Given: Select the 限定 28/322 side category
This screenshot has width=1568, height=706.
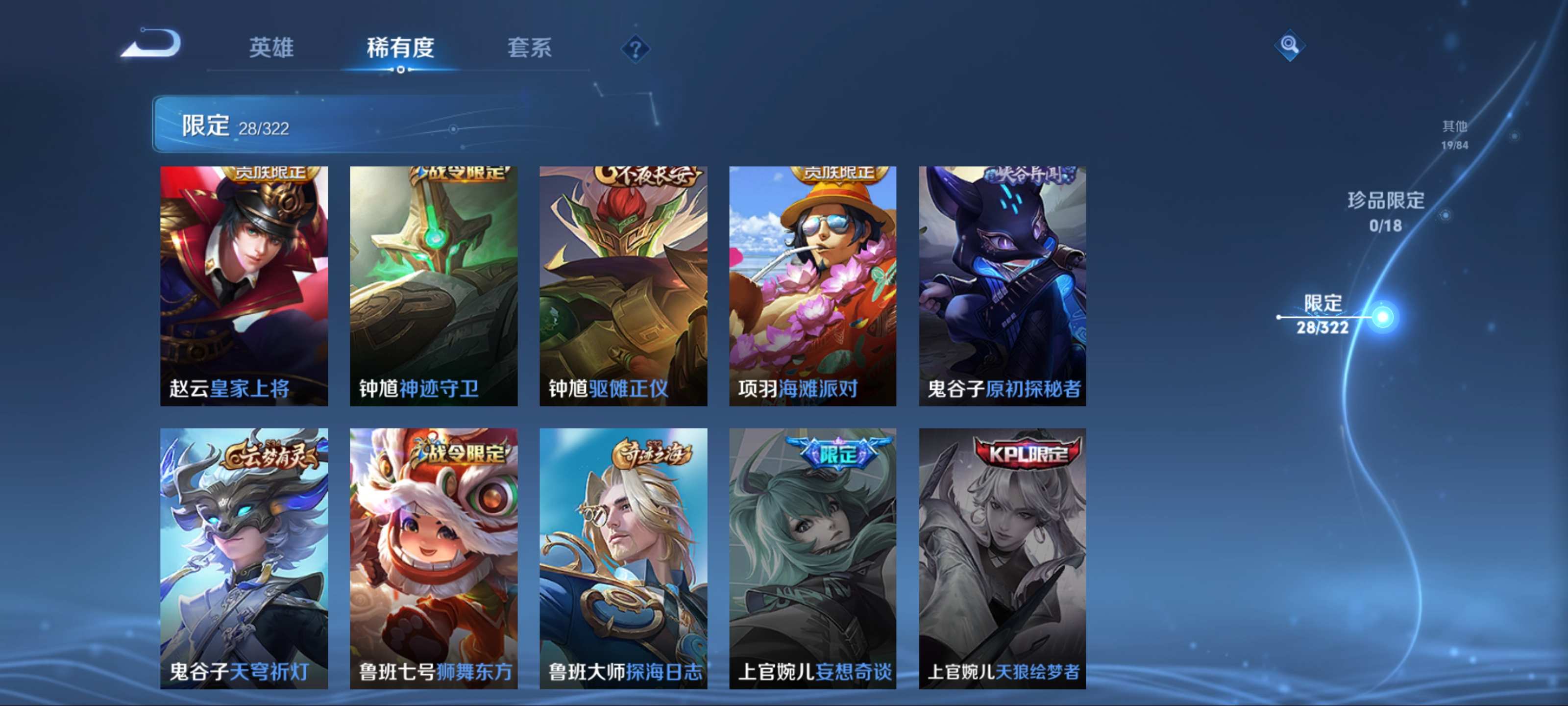Looking at the screenshot, I should [1322, 314].
